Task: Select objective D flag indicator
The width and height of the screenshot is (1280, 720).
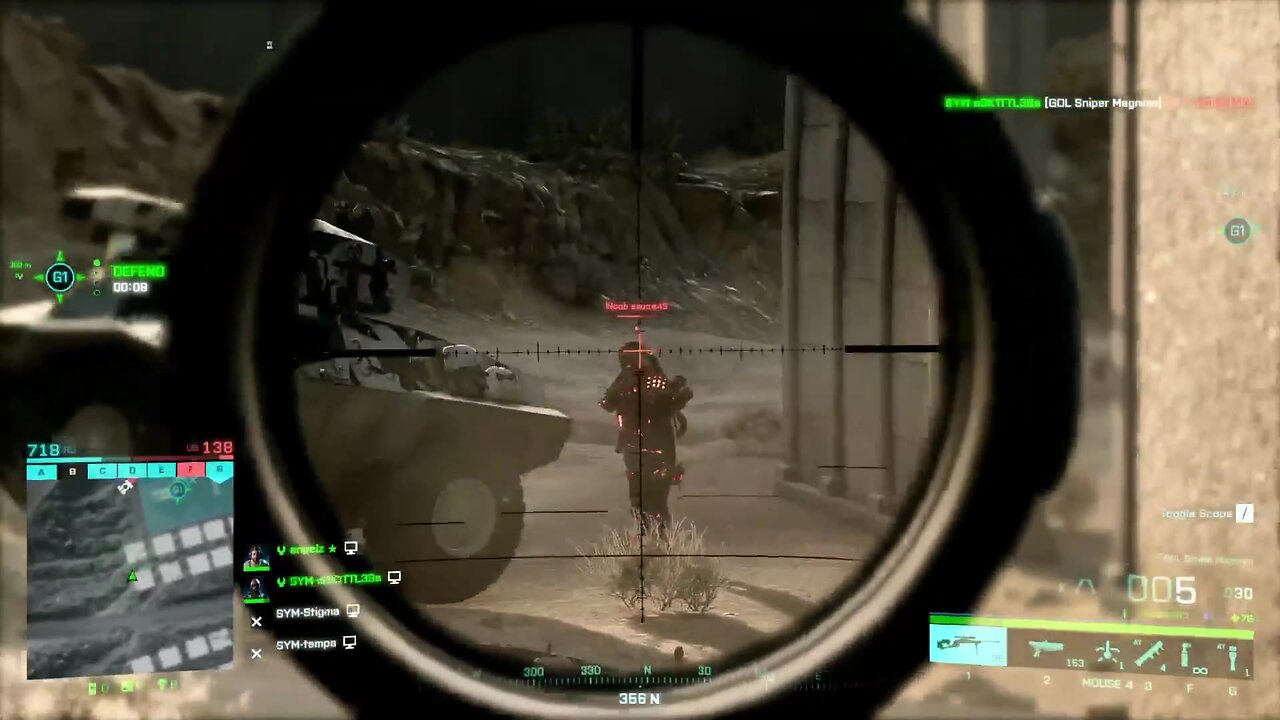Action: (132, 471)
